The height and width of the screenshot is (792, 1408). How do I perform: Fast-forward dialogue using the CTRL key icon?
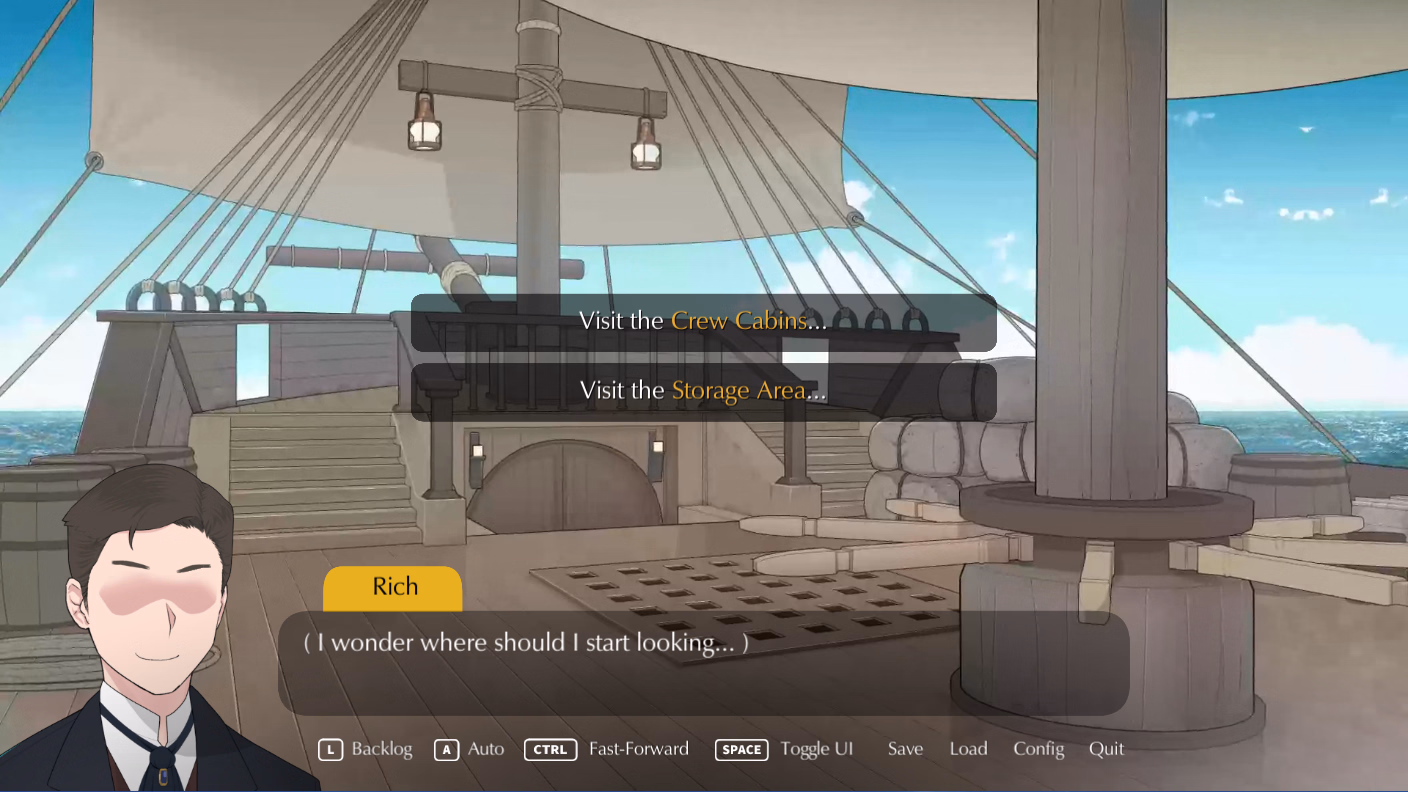tap(550, 749)
